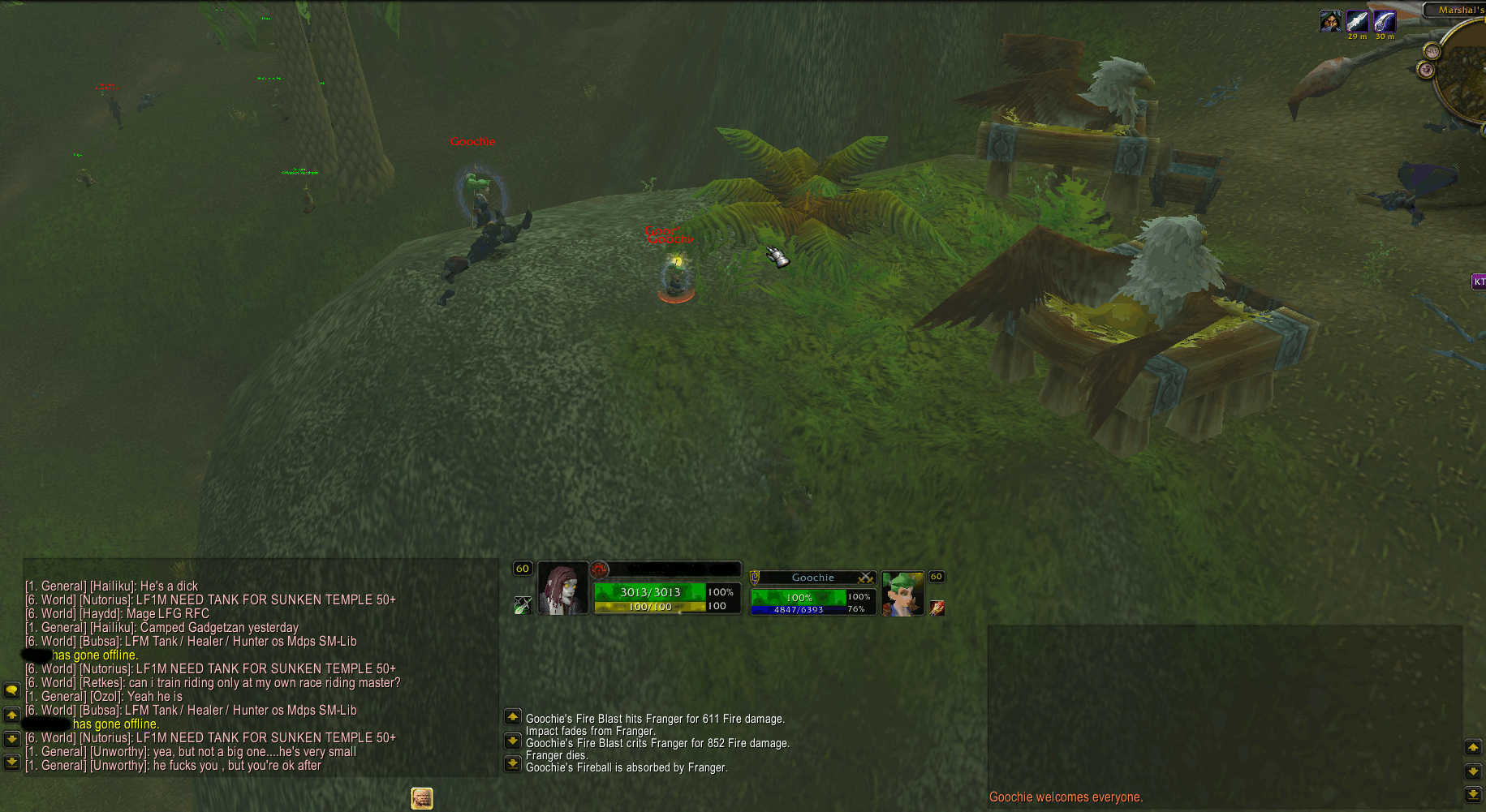Select the weapon buff with 29 m remaining

[1357, 22]
